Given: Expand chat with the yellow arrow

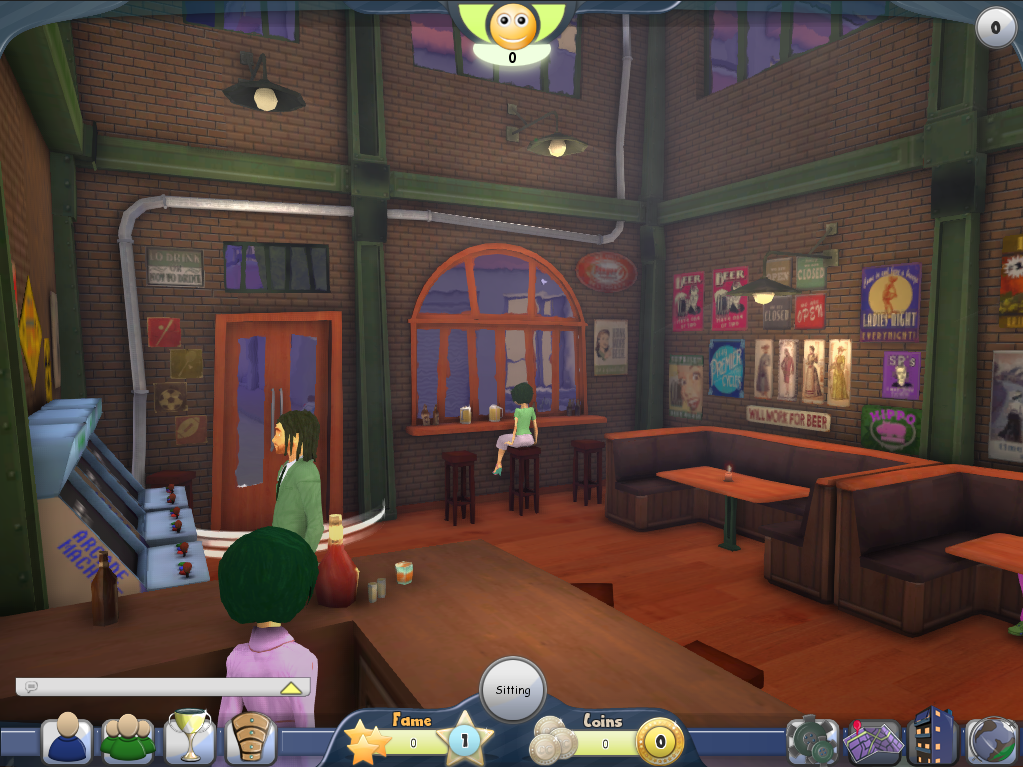Looking at the screenshot, I should 291,688.
